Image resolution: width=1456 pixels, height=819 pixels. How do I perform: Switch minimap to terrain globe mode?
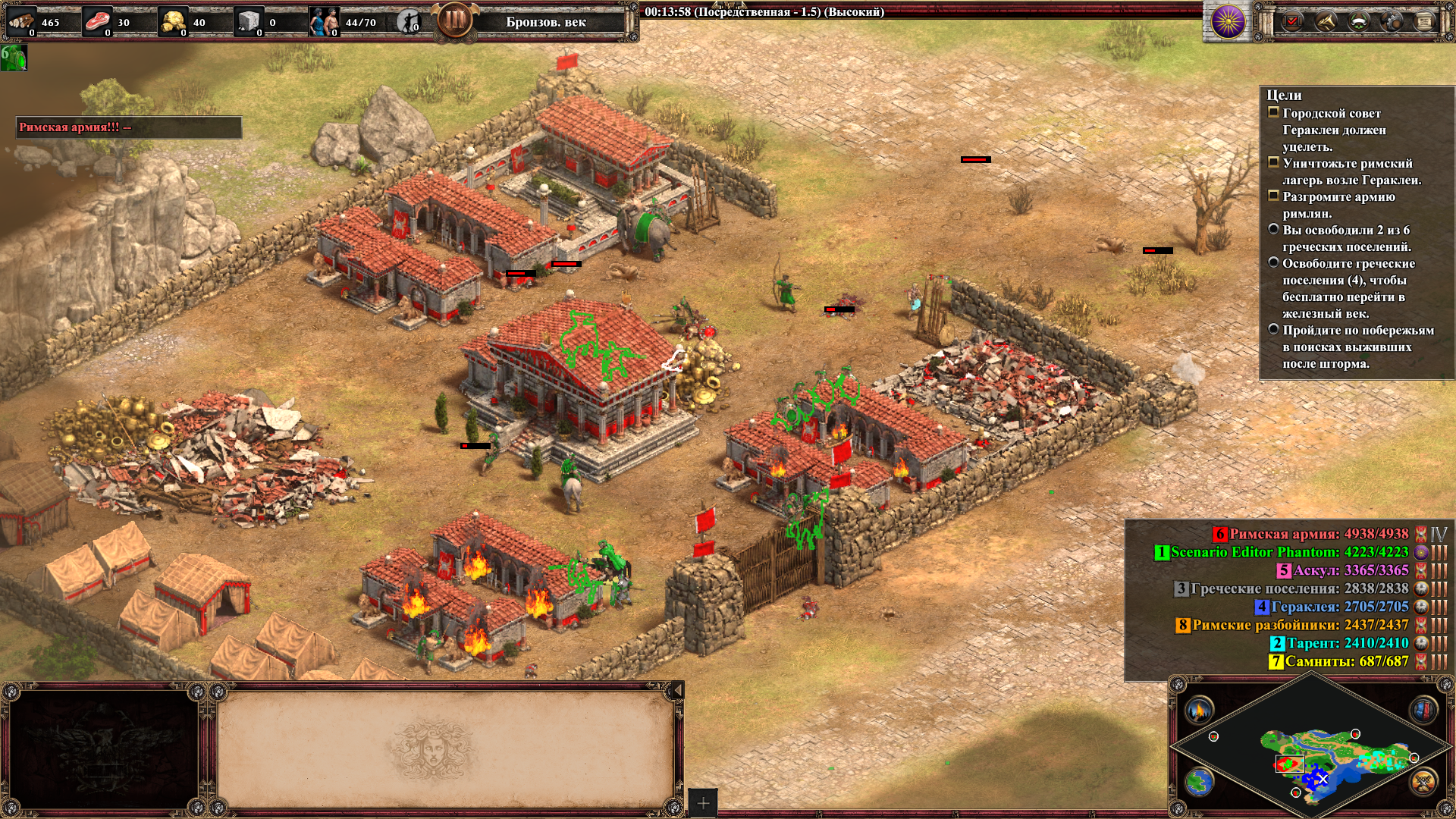pyautogui.click(x=1200, y=782)
